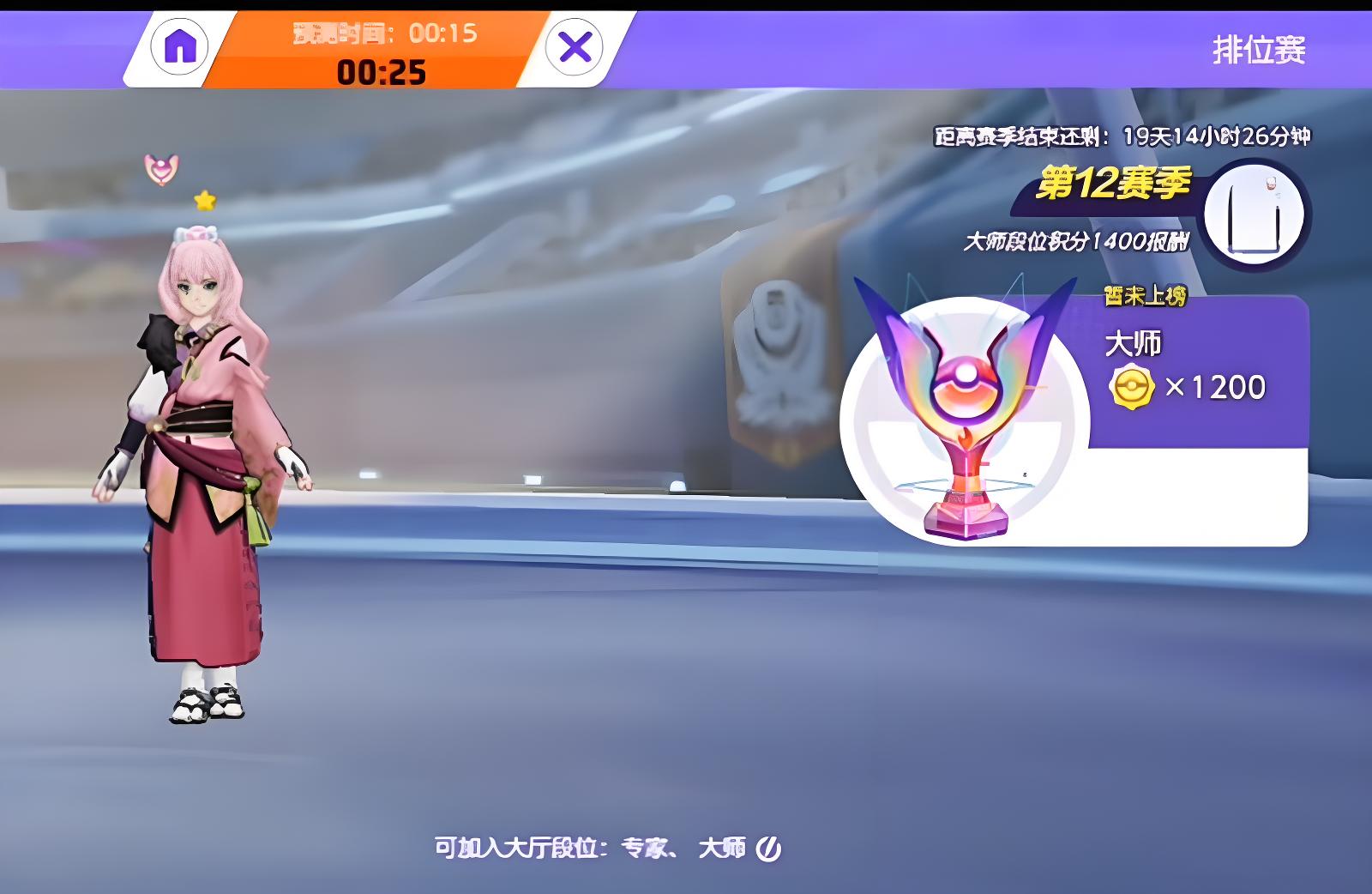
Task: Tap the yellow star near the character
Action: tap(203, 200)
